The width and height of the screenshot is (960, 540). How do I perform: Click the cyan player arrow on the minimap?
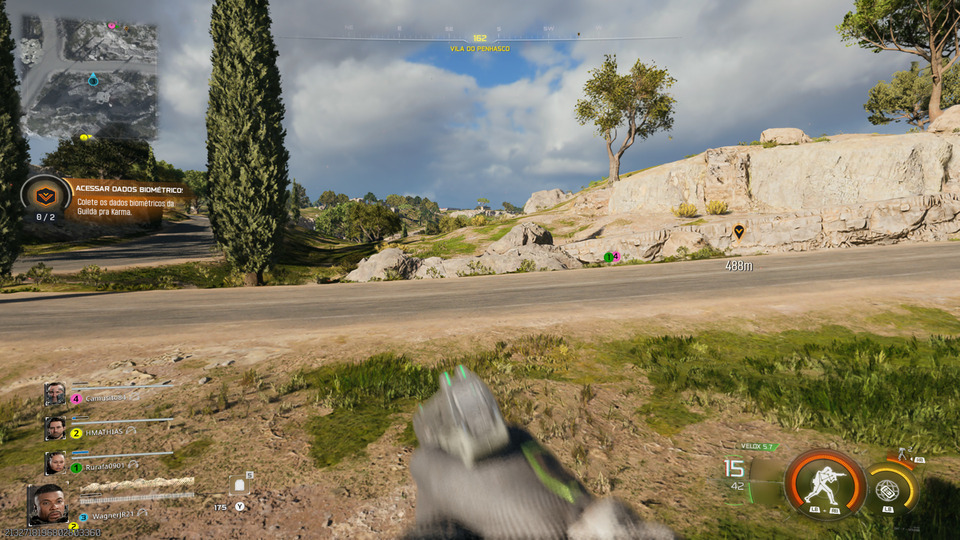pos(93,79)
